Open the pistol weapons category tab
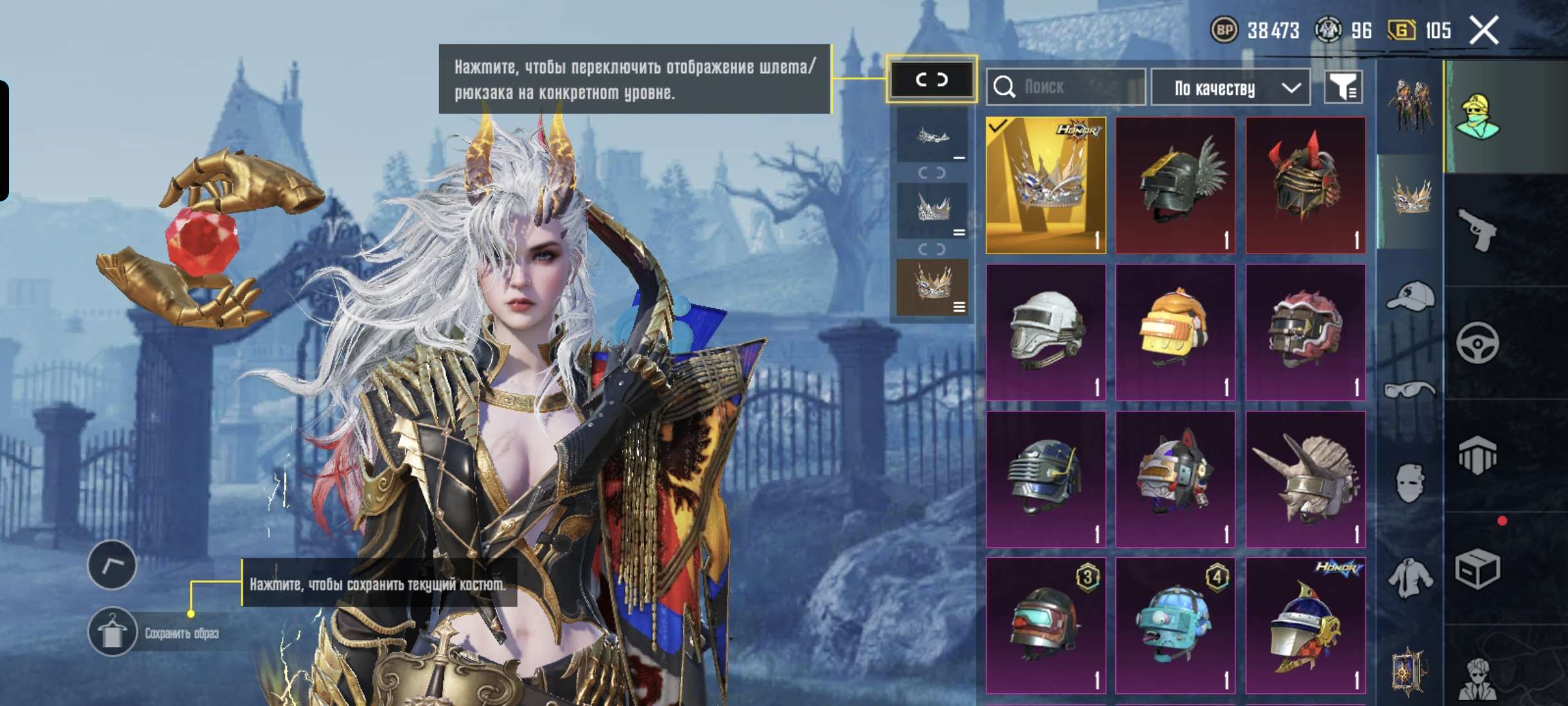Viewport: 1568px width, 706px height. [1477, 230]
